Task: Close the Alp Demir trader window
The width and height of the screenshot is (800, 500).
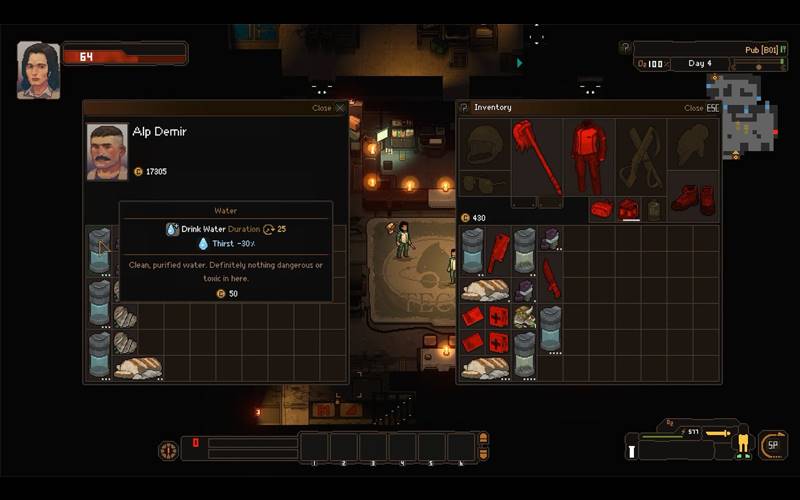Action: (x=340, y=108)
